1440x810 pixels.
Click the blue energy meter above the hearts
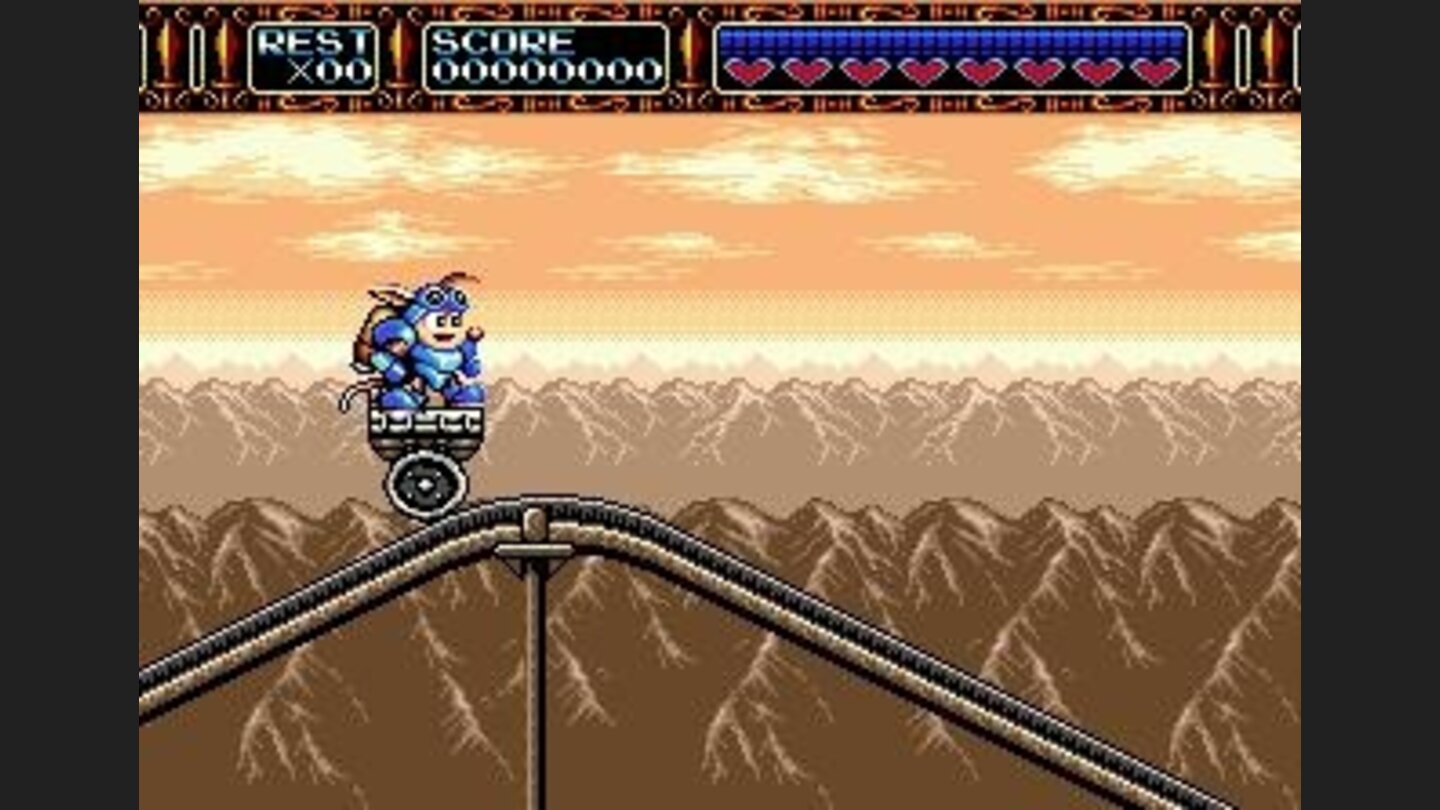pyautogui.click(x=950, y=38)
